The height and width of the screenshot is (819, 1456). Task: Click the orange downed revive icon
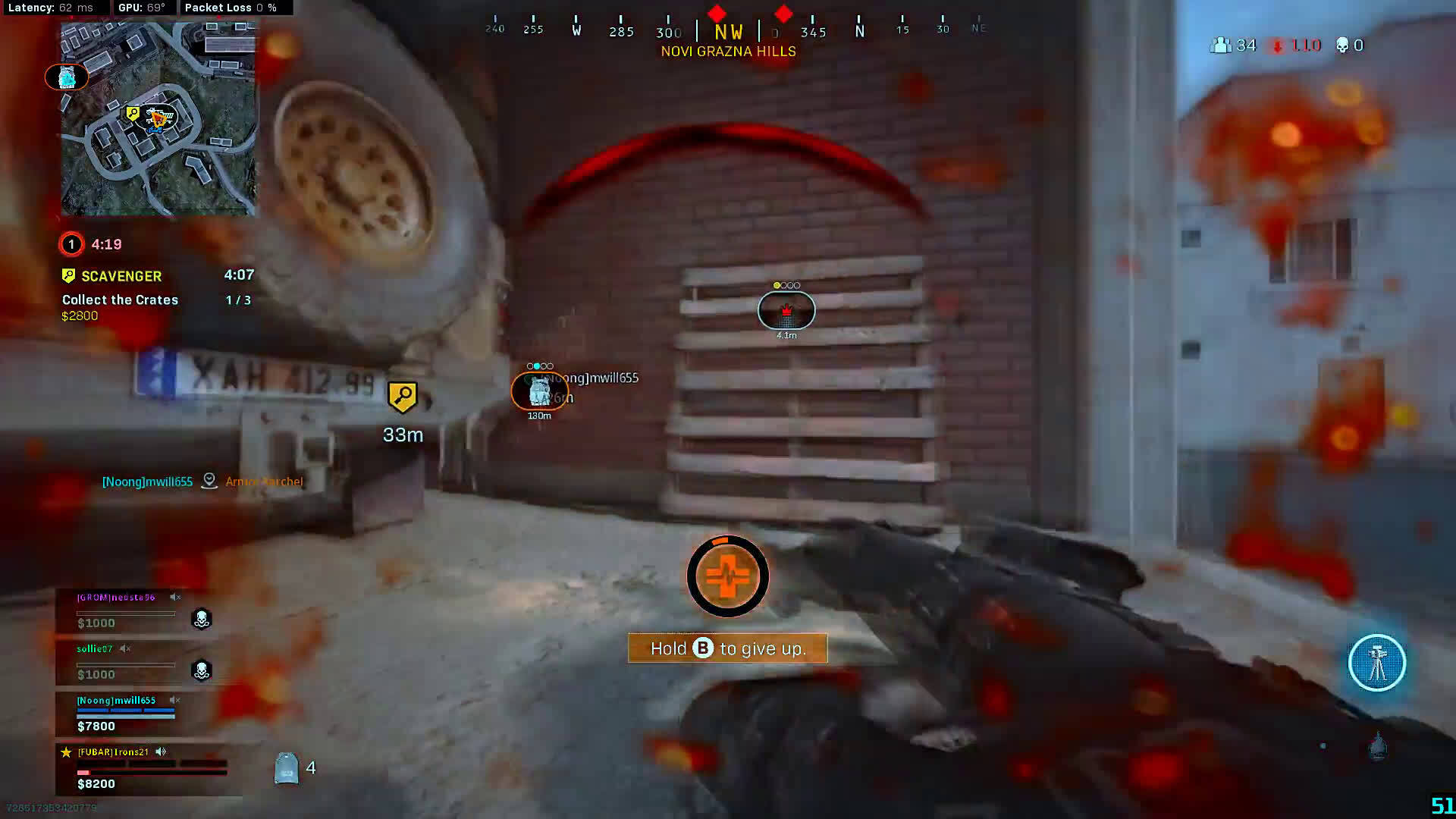(727, 576)
